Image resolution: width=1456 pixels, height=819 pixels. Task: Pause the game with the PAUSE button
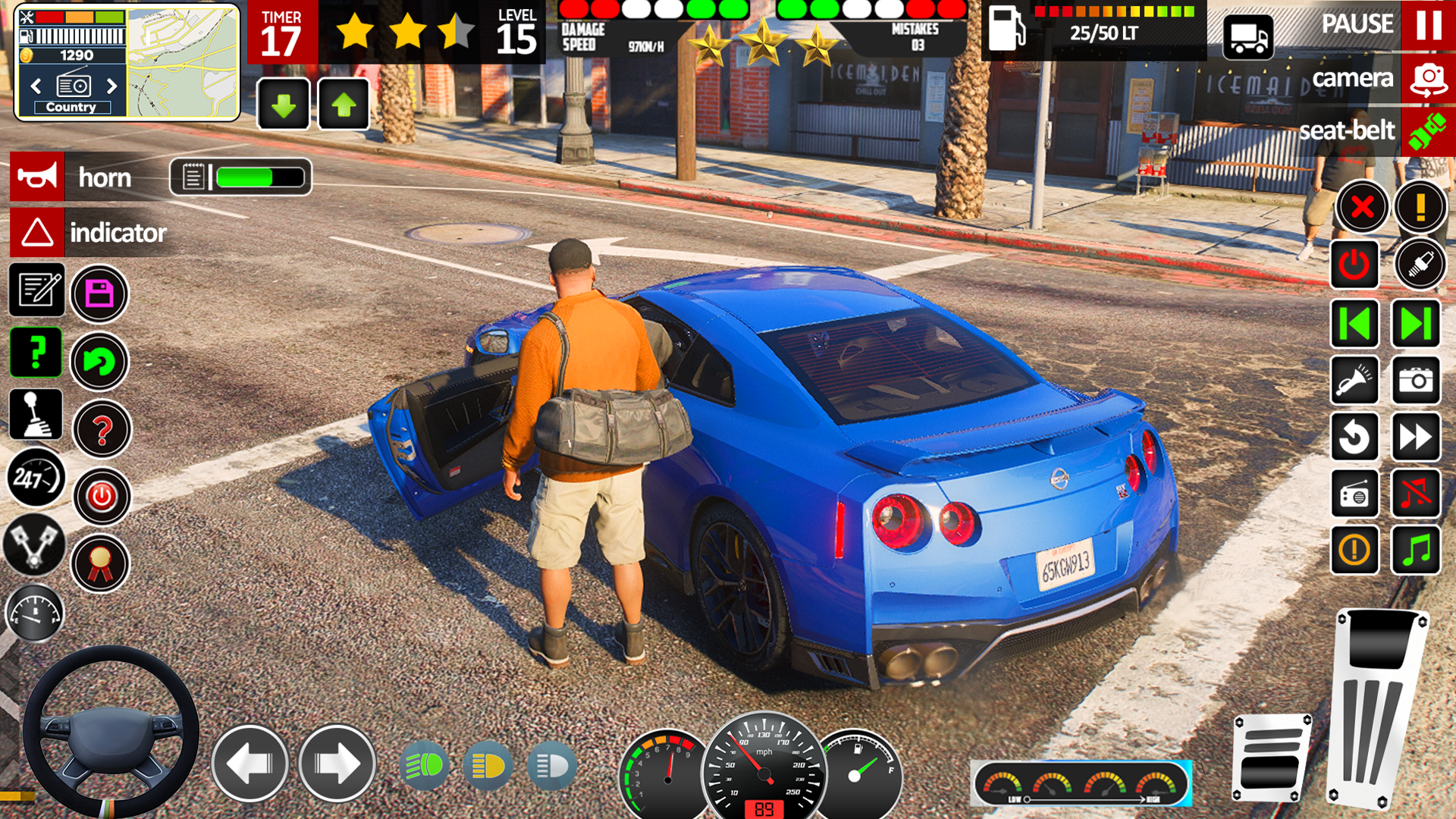coord(1427,25)
